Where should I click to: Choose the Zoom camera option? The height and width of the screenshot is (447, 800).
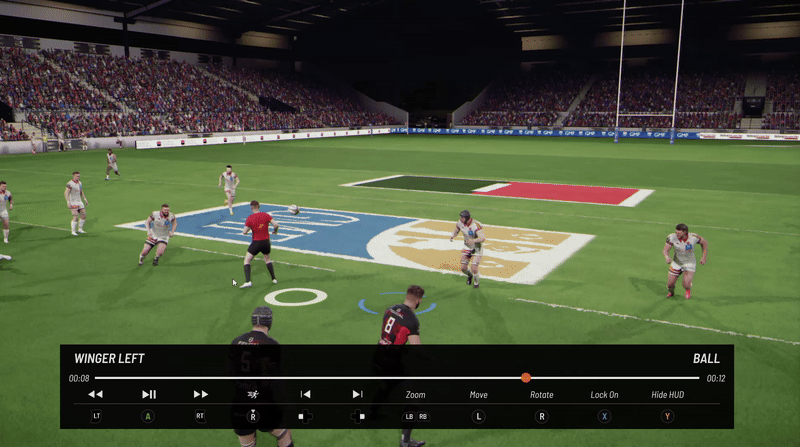point(416,395)
